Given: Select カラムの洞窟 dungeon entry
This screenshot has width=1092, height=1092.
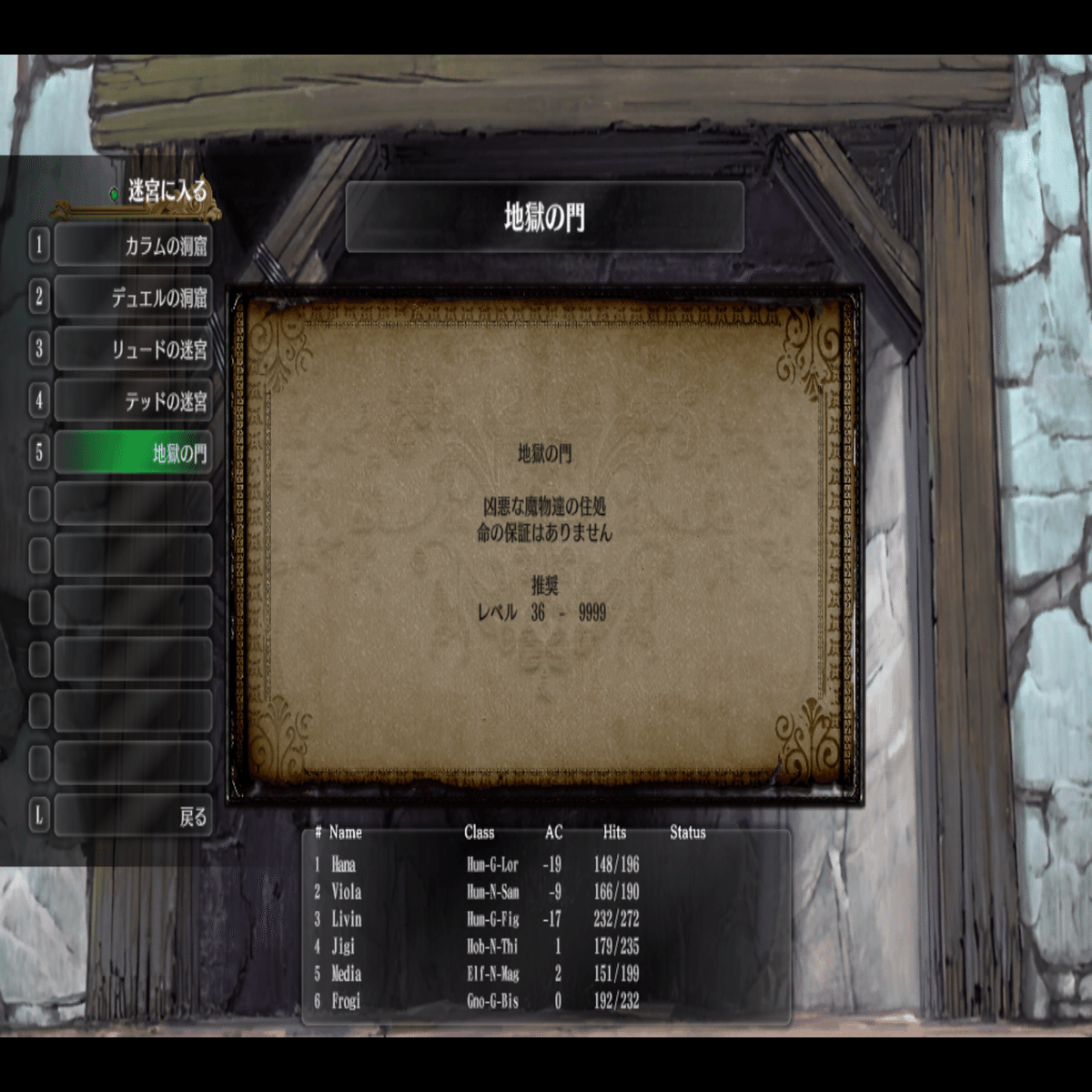Looking at the screenshot, I should [133, 246].
